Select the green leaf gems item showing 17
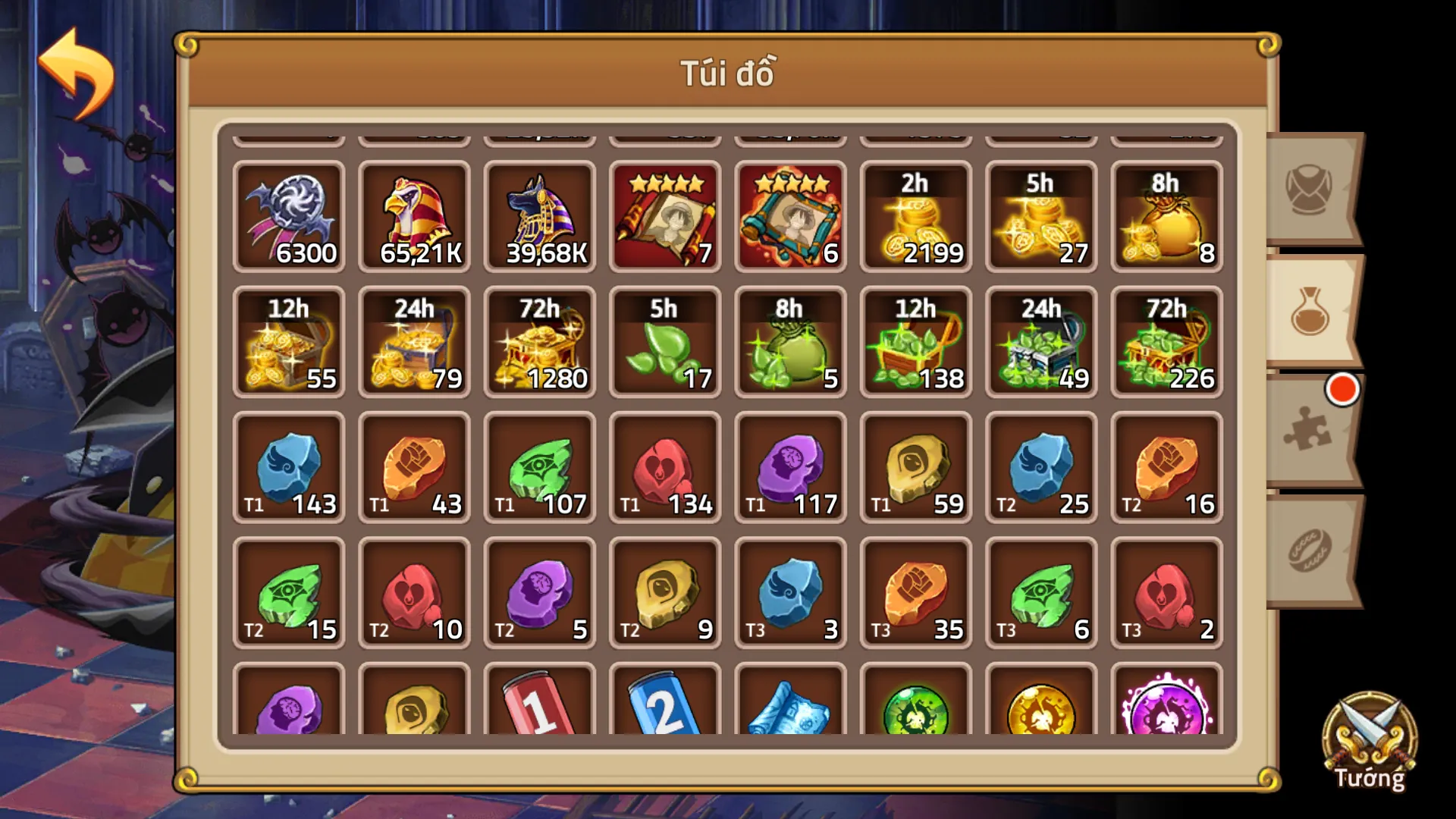This screenshot has height=819, width=1456. pyautogui.click(x=665, y=343)
